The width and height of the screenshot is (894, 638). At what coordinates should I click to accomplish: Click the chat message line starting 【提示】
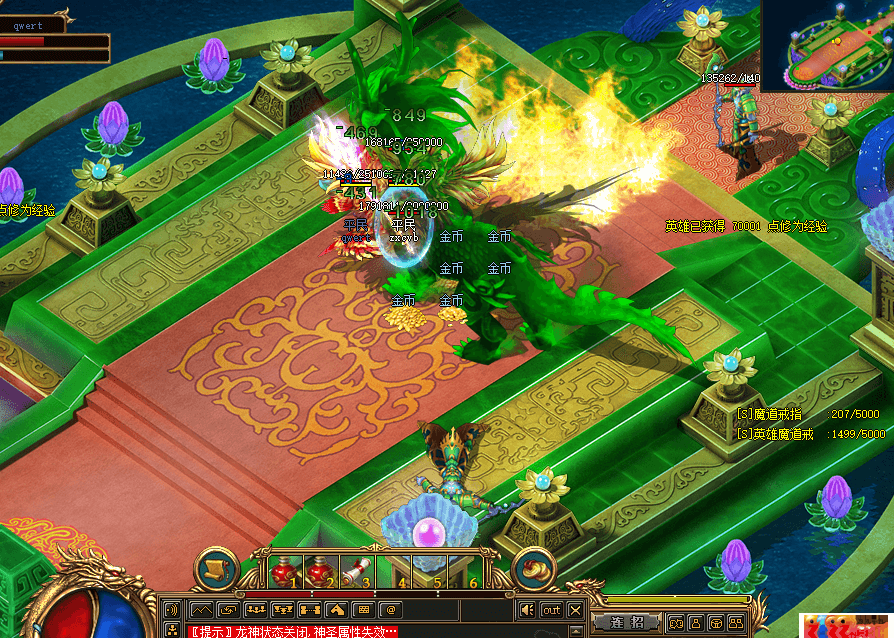pyautogui.click(x=292, y=631)
